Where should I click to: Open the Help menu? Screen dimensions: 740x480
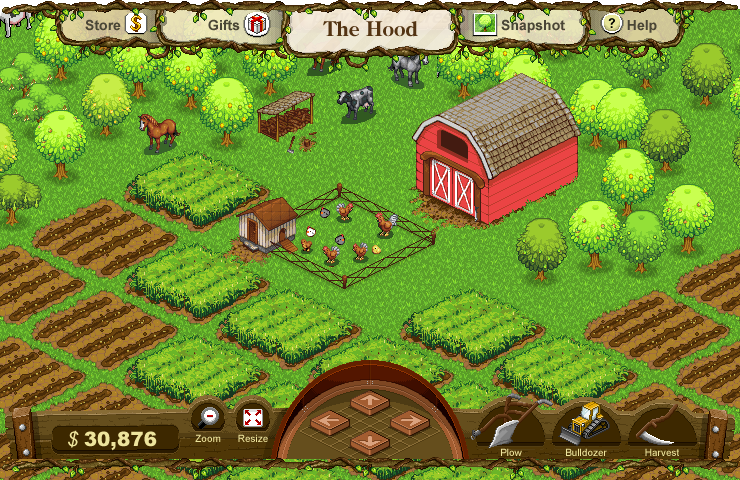(630, 25)
